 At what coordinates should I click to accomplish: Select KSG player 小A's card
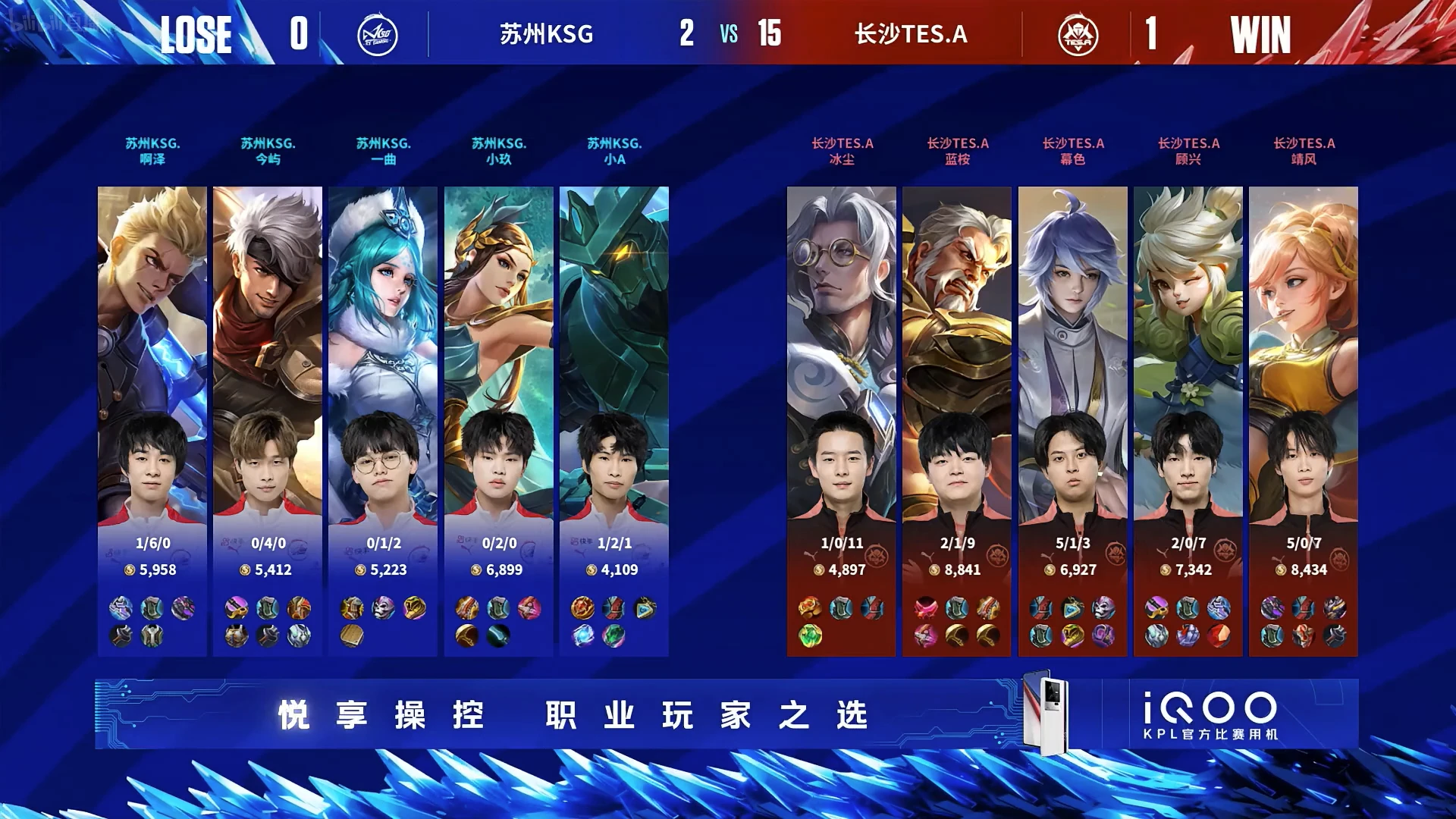click(613, 421)
